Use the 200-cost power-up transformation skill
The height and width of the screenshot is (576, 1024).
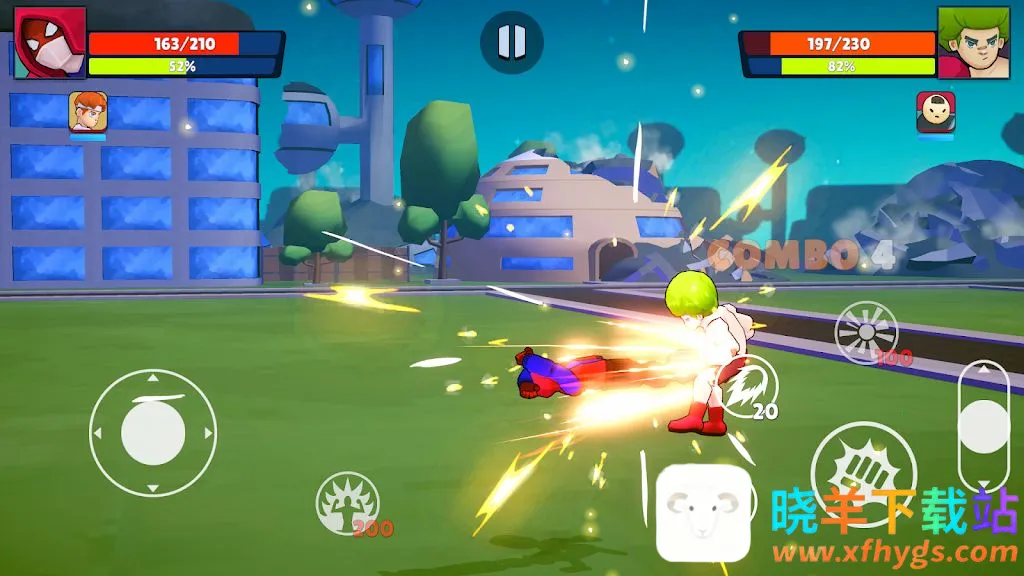(347, 502)
